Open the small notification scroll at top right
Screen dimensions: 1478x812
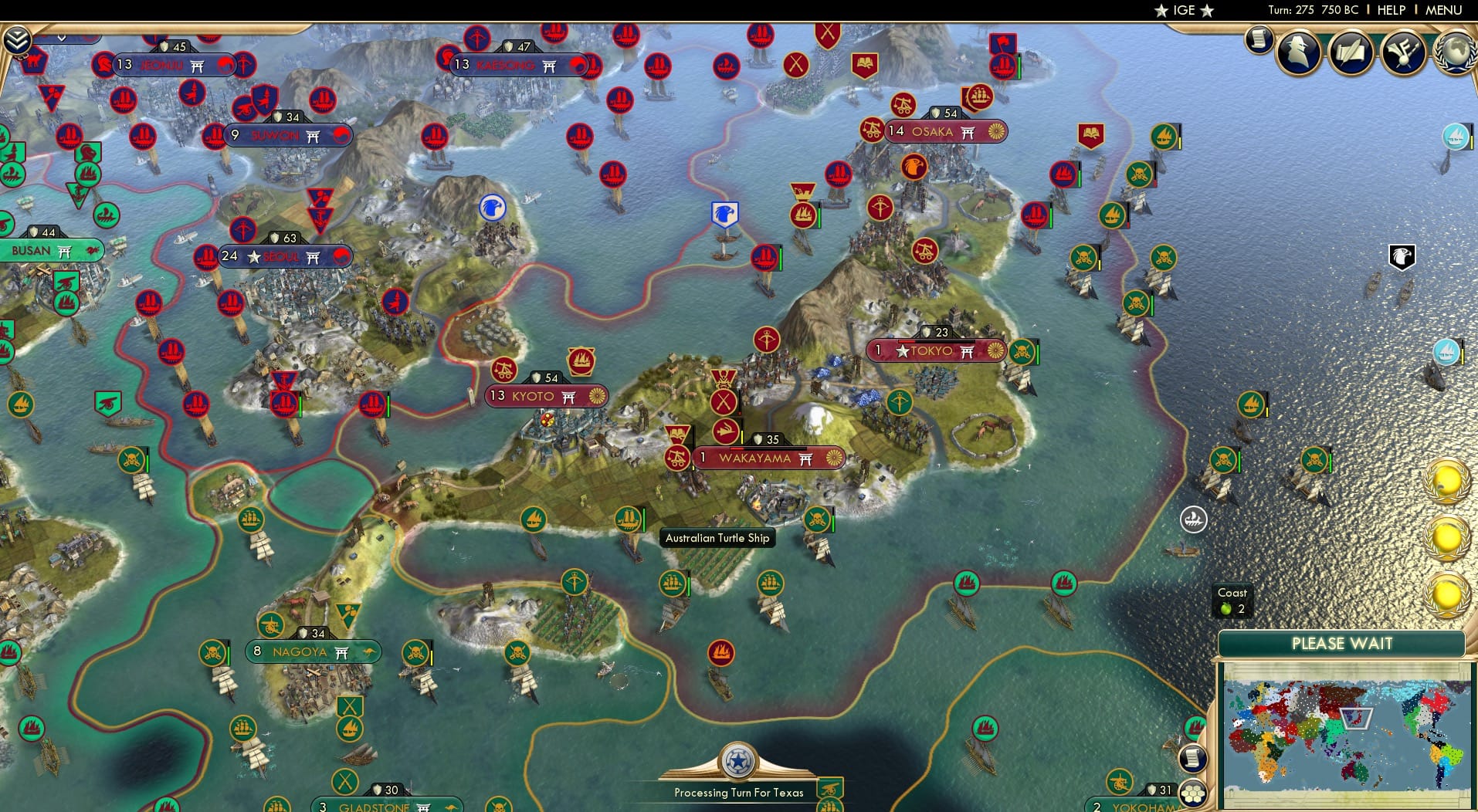coord(1261,40)
